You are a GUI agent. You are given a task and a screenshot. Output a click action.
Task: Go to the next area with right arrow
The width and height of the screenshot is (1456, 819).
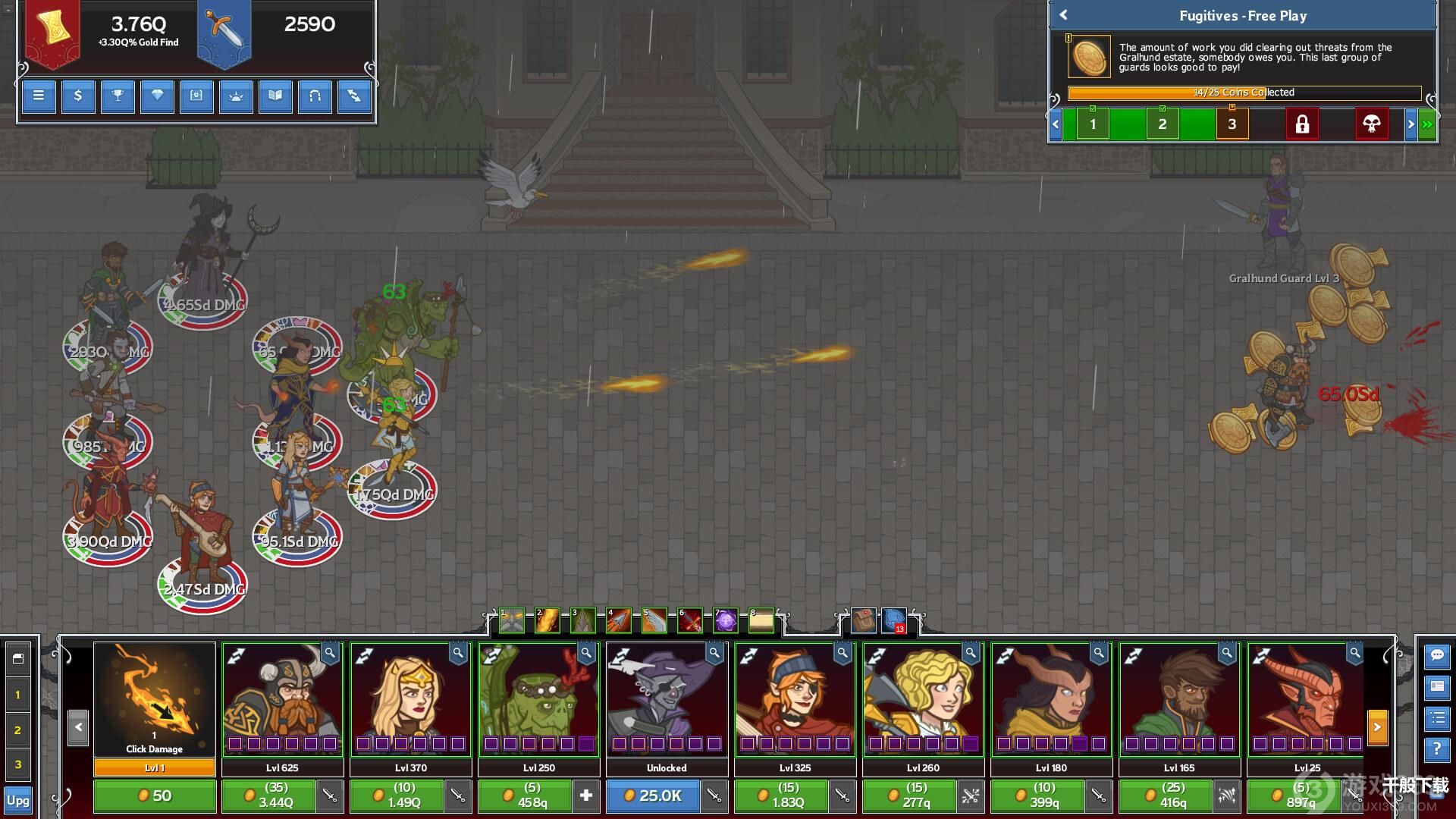(x=1410, y=124)
